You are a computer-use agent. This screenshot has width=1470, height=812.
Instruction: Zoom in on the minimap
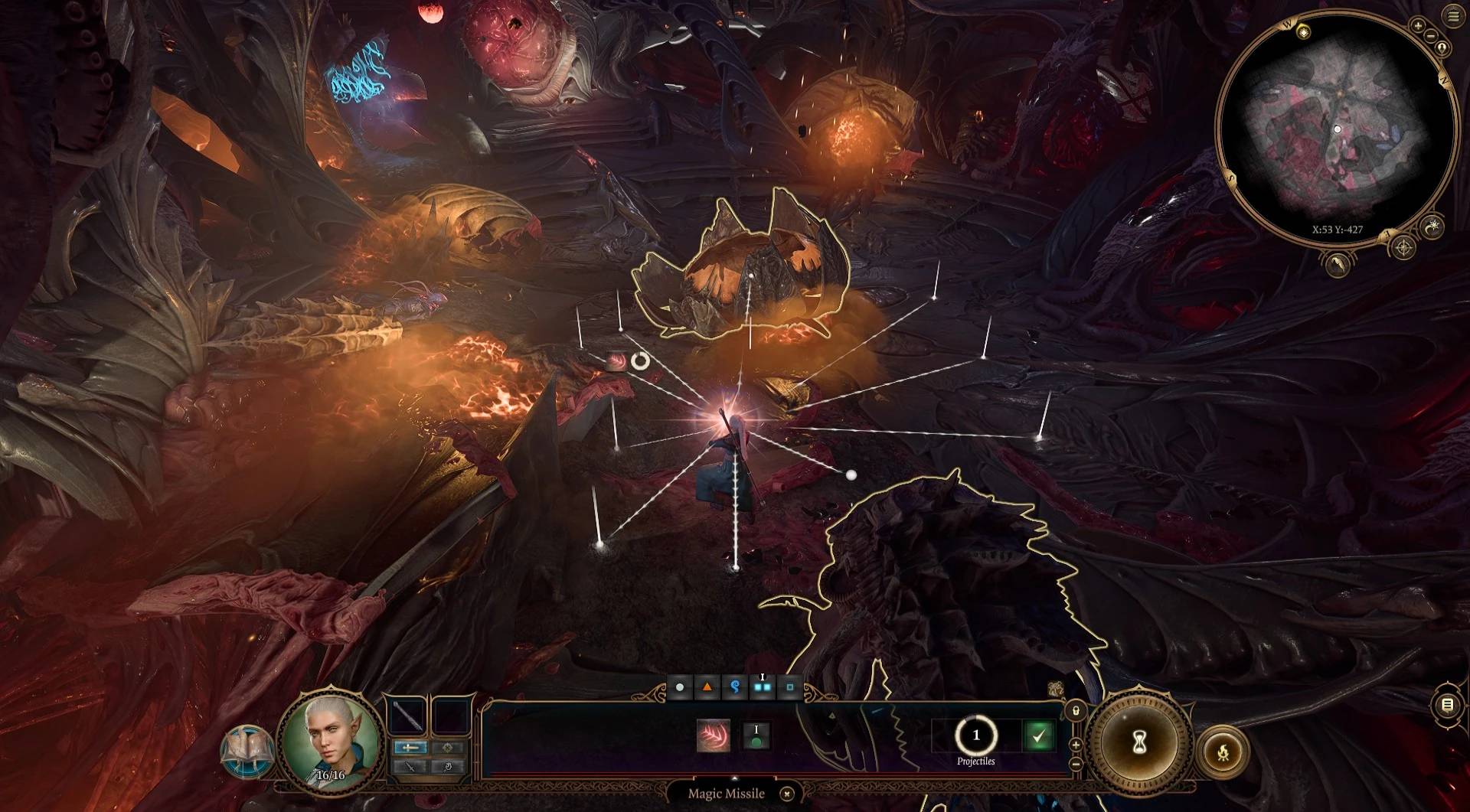(x=1417, y=26)
